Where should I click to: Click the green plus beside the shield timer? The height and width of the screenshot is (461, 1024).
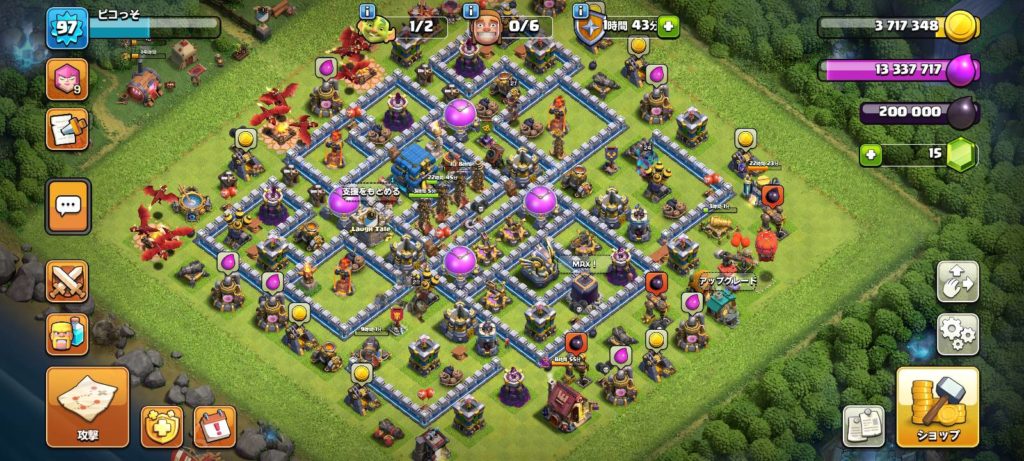click(667, 27)
